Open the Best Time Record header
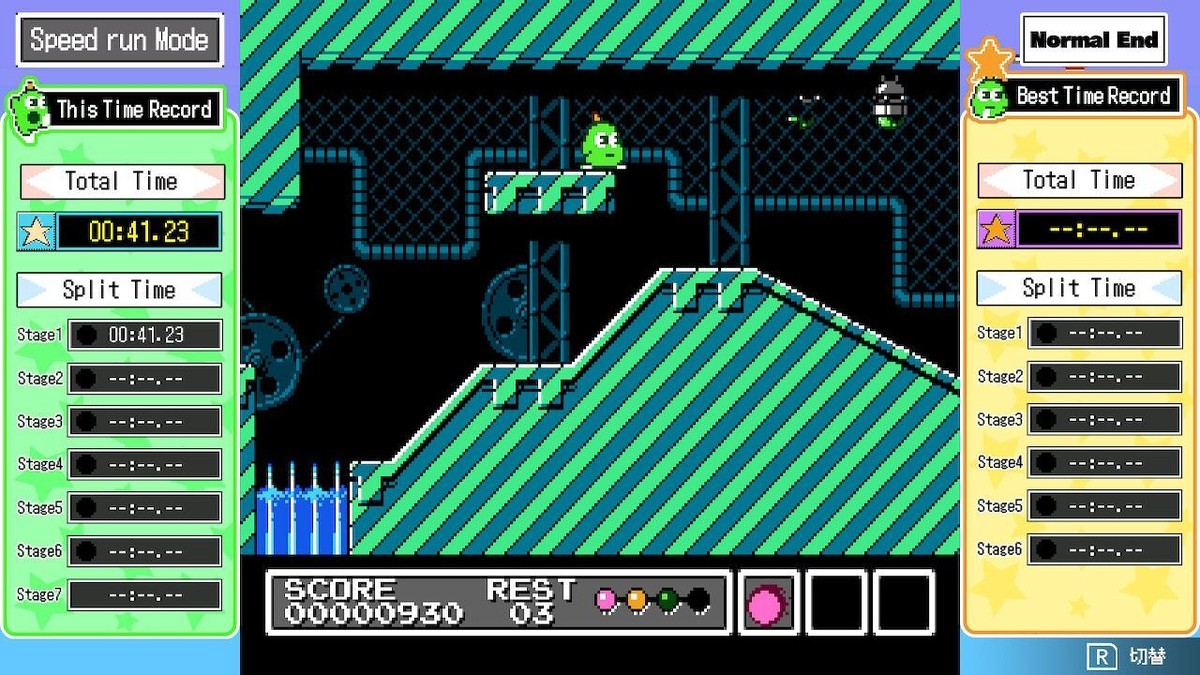 [1092, 96]
